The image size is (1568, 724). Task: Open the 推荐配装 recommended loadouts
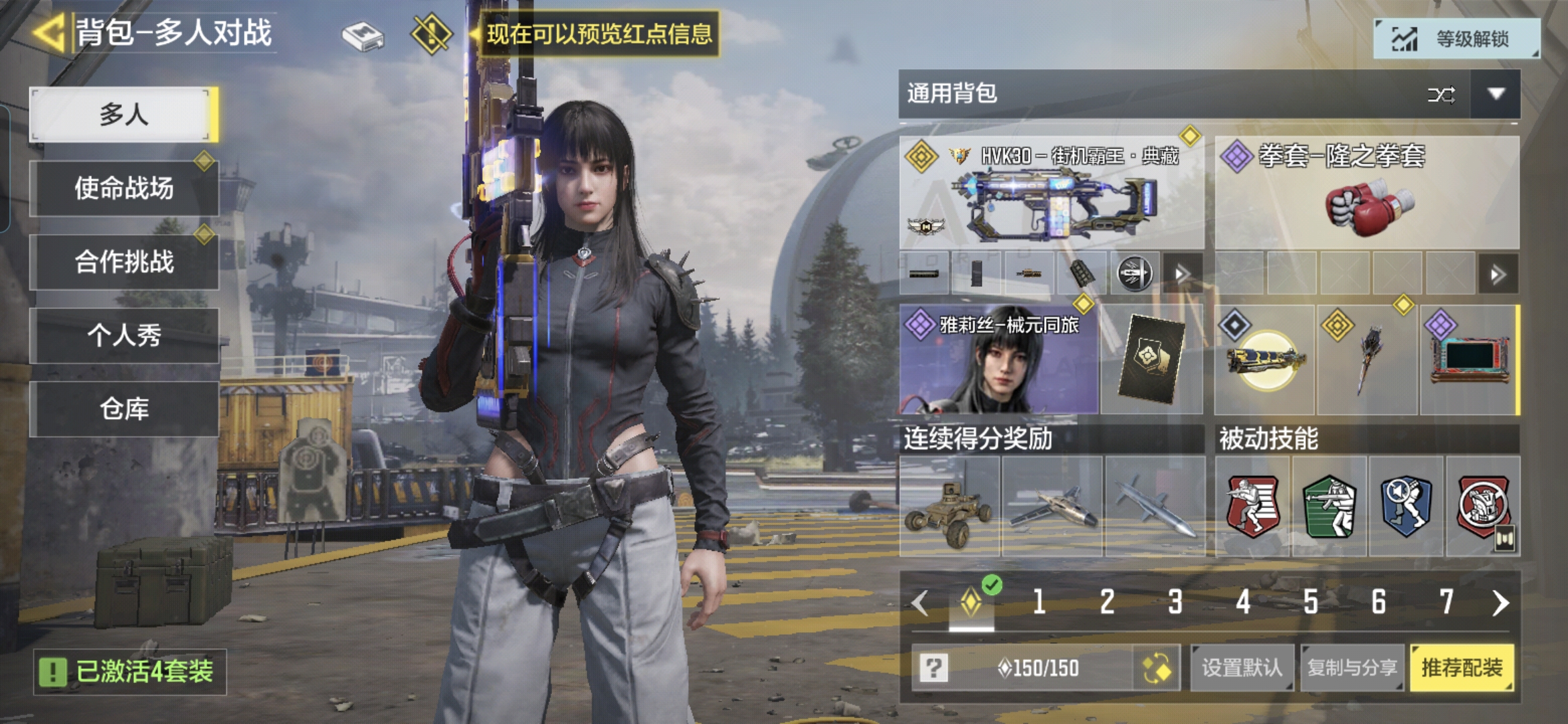(1461, 668)
